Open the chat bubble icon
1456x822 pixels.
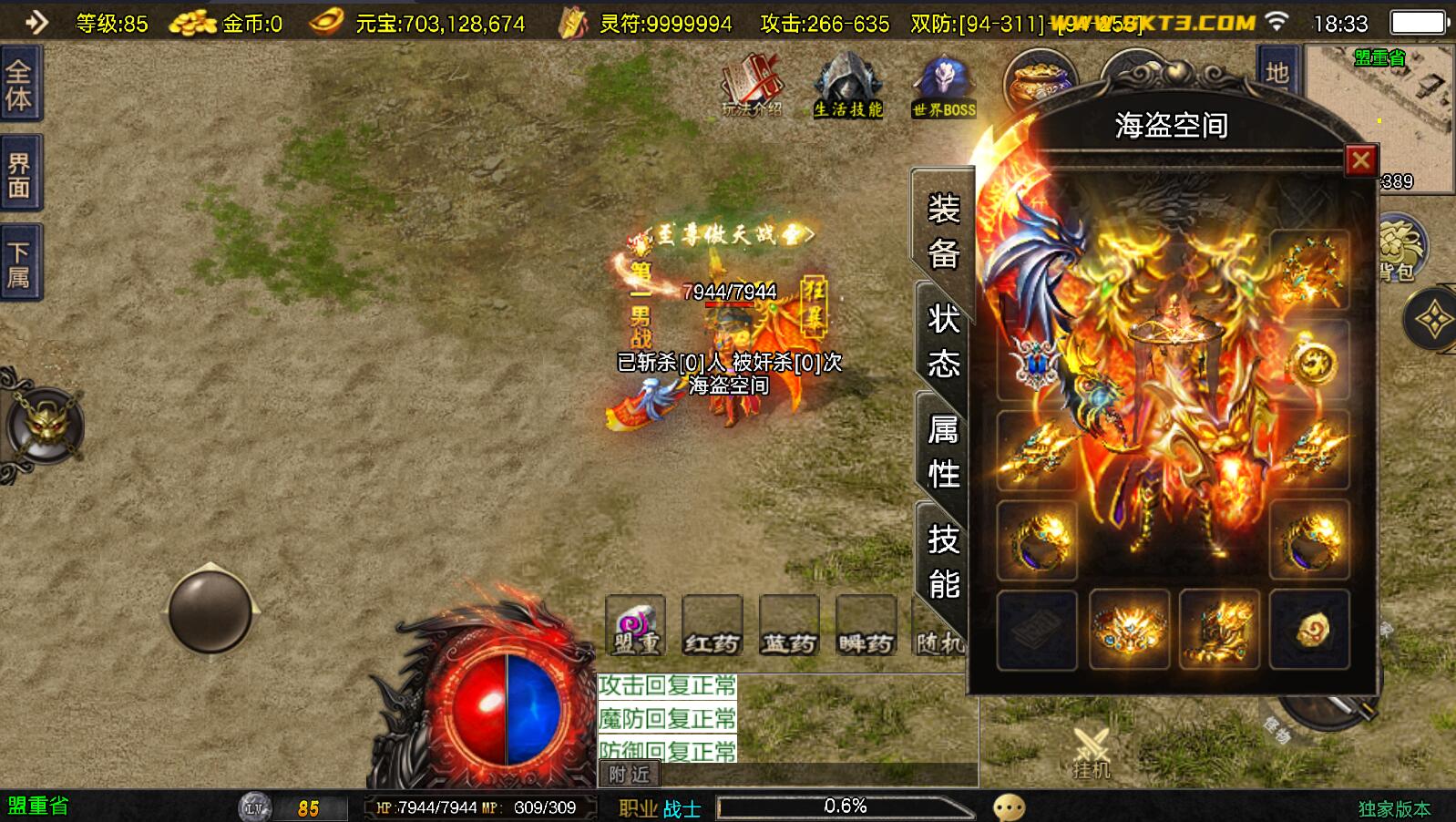tap(1009, 807)
